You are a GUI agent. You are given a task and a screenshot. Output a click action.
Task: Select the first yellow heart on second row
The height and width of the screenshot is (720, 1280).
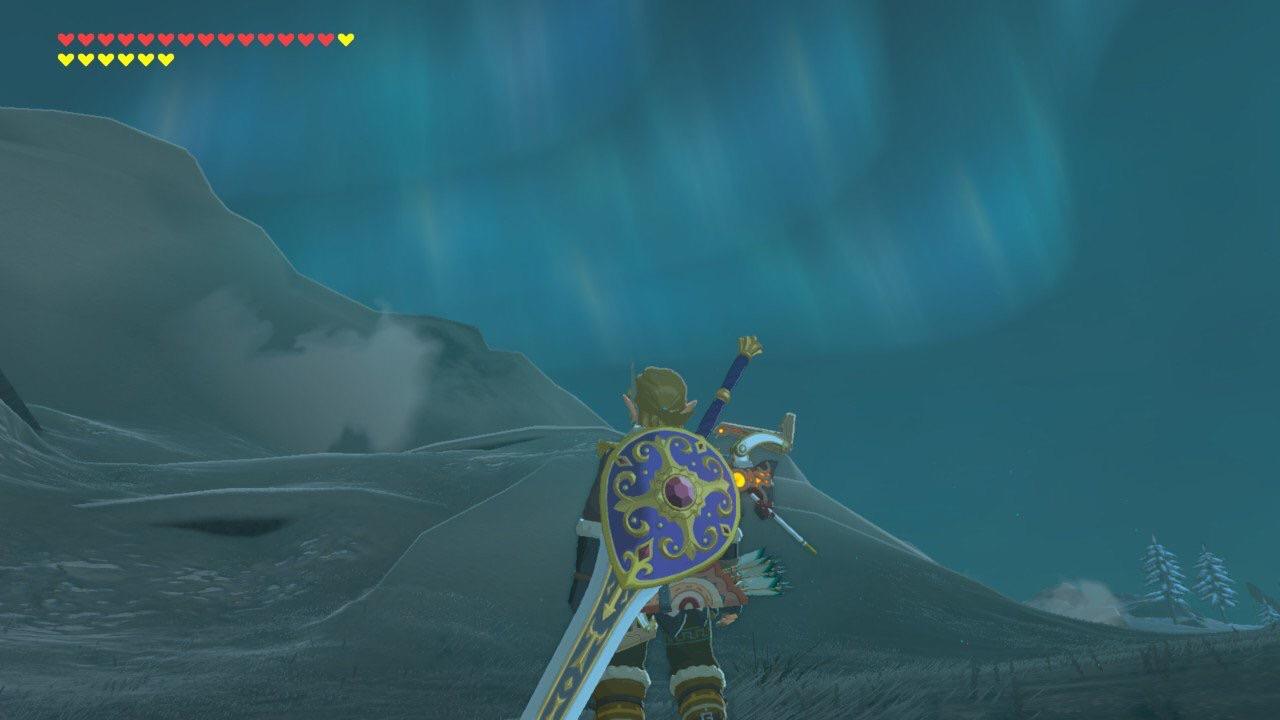[x=65, y=58]
